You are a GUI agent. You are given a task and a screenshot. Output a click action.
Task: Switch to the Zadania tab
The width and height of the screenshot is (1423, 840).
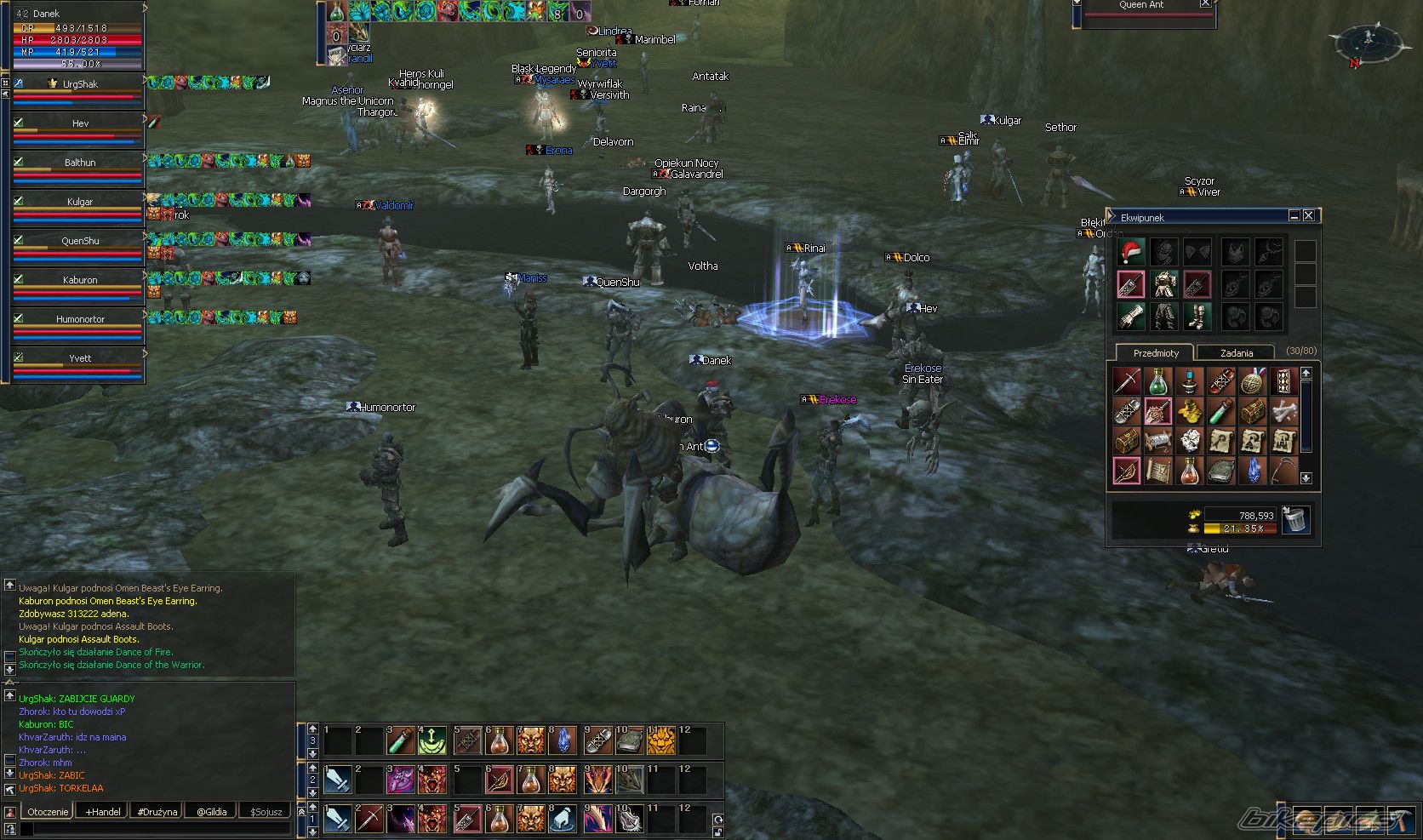pos(1236,353)
